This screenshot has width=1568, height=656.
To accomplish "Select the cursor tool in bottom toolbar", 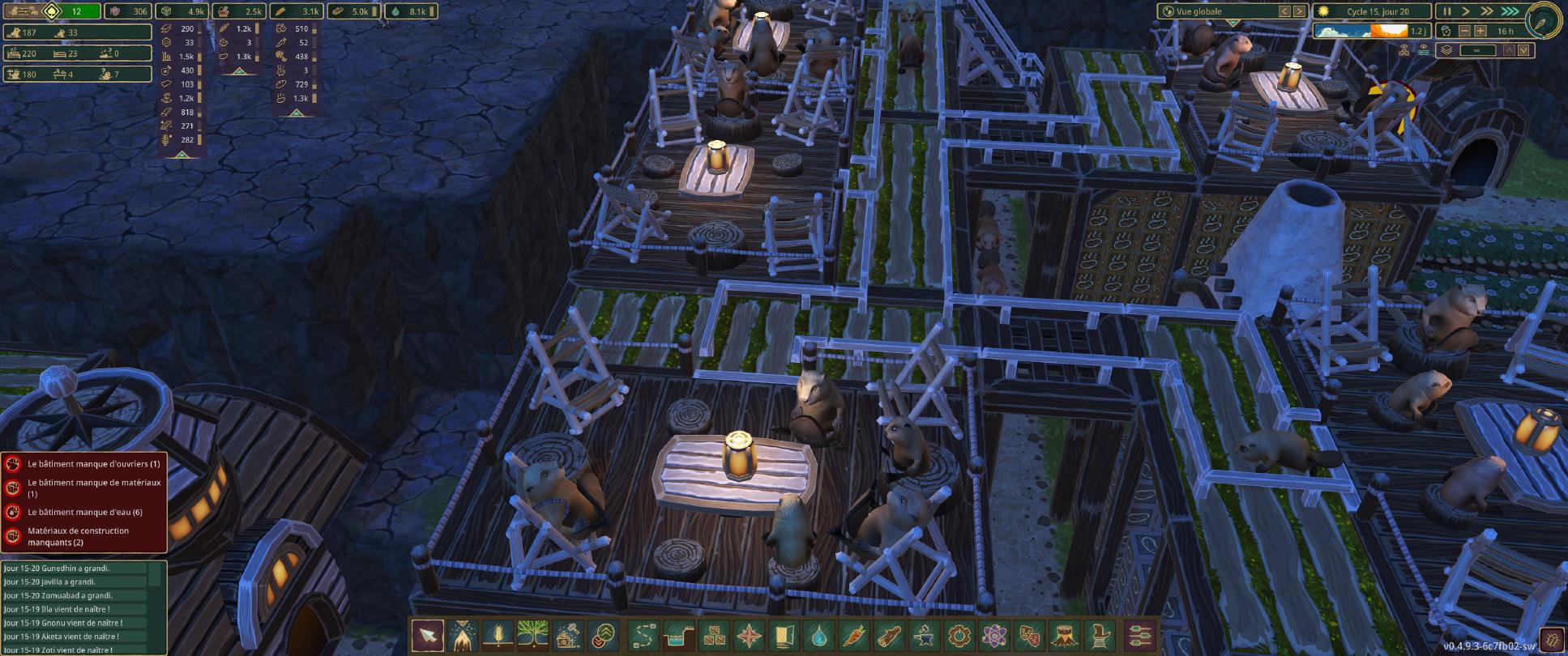I will 427,635.
